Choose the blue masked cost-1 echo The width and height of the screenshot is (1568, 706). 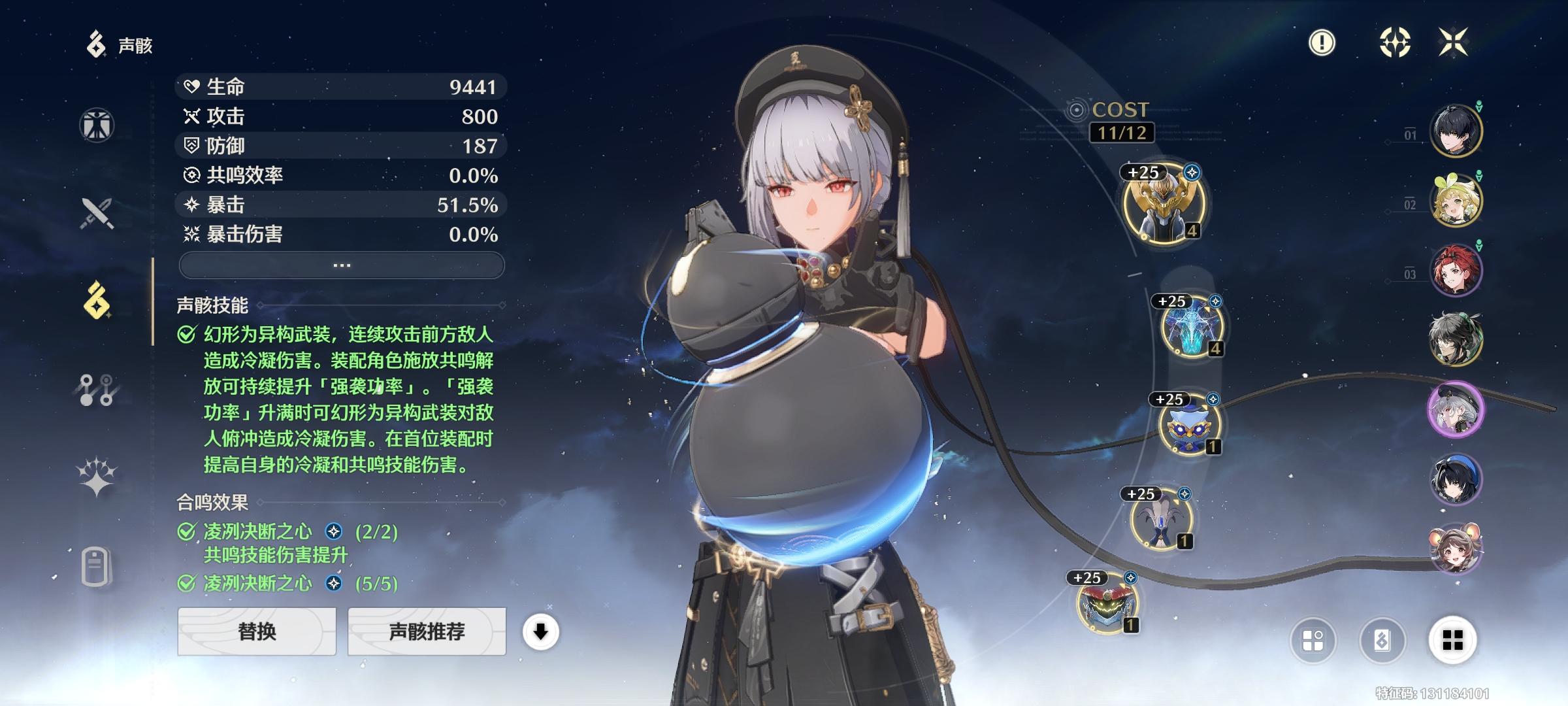1188,424
